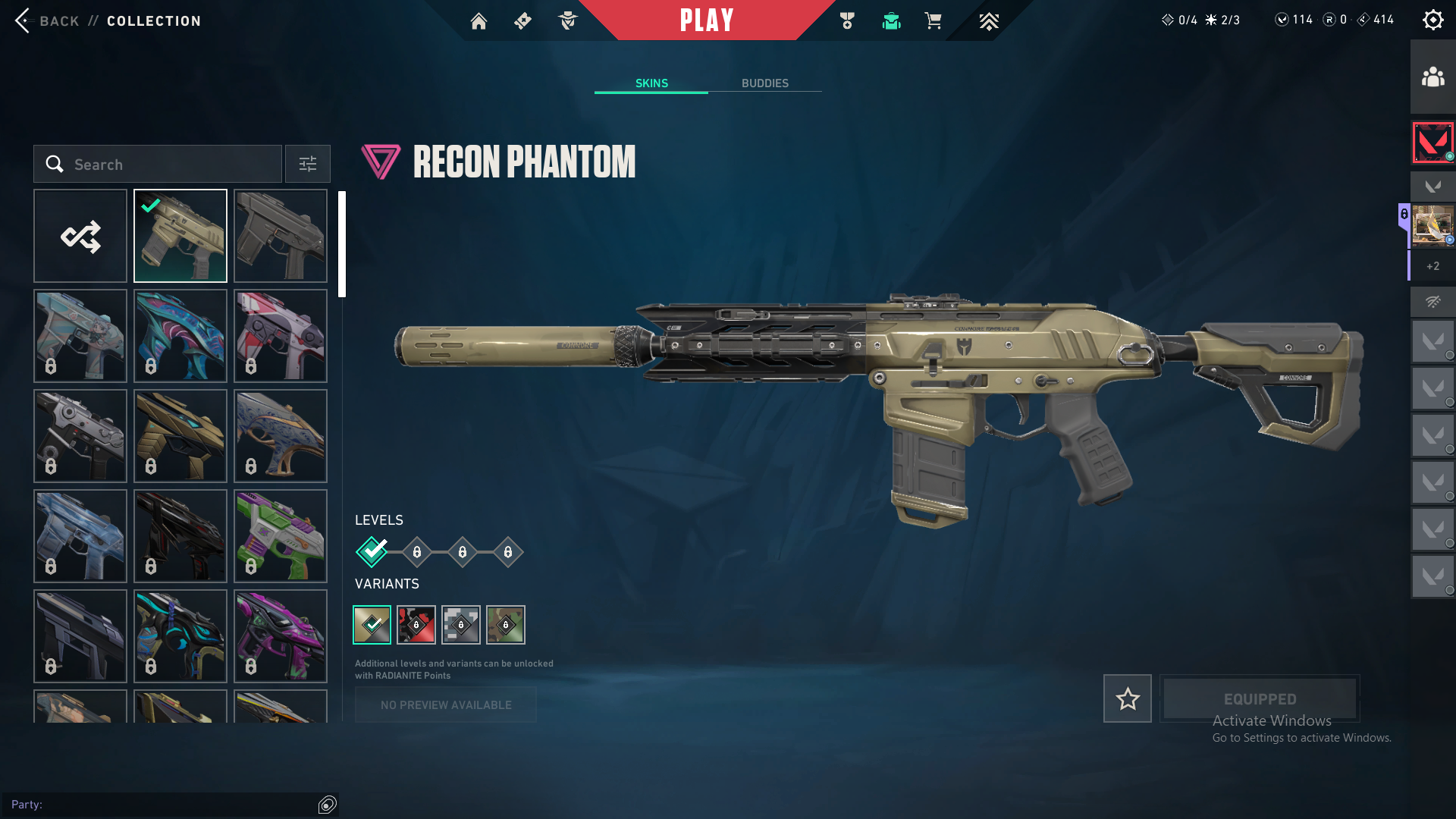Select the green and purple toy Phantom skin
1456x819 pixels.
tap(281, 536)
